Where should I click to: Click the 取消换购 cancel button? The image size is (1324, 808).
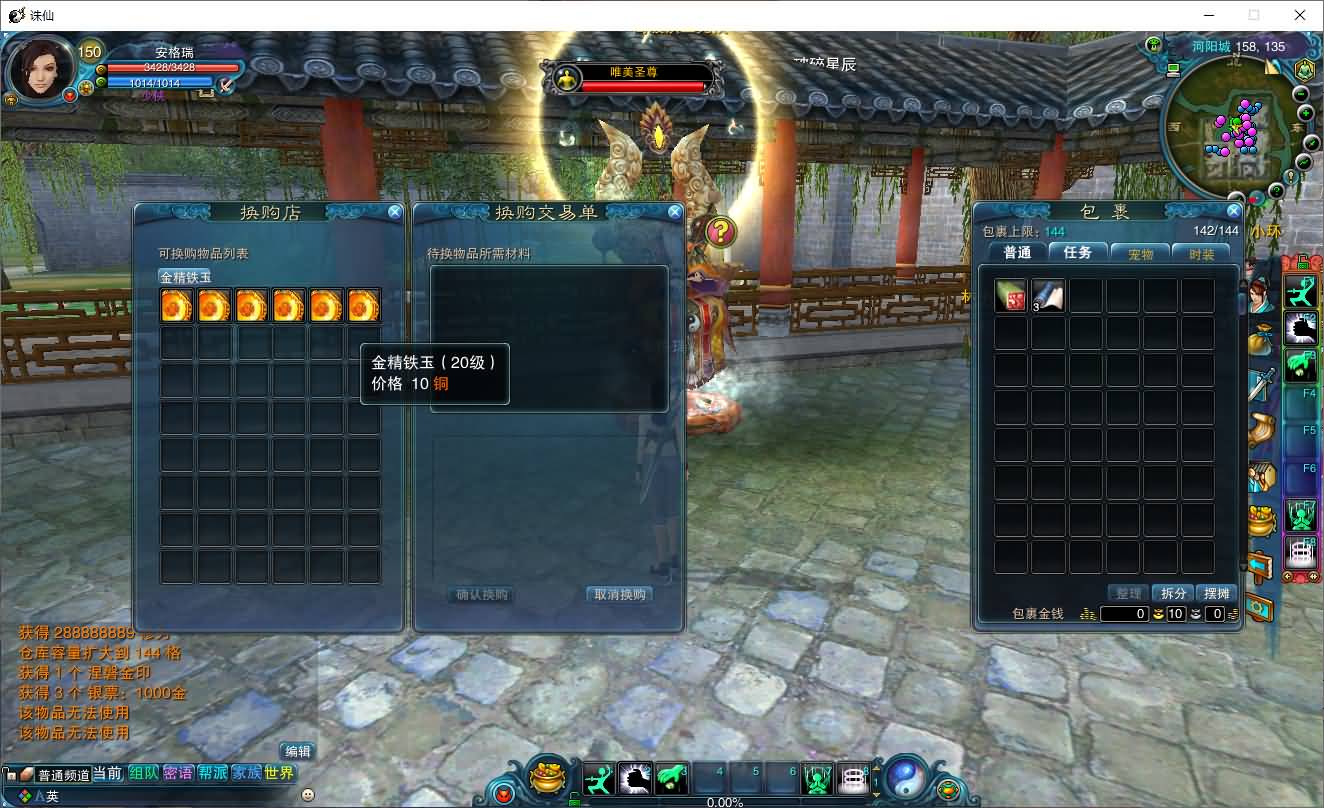tap(620, 595)
